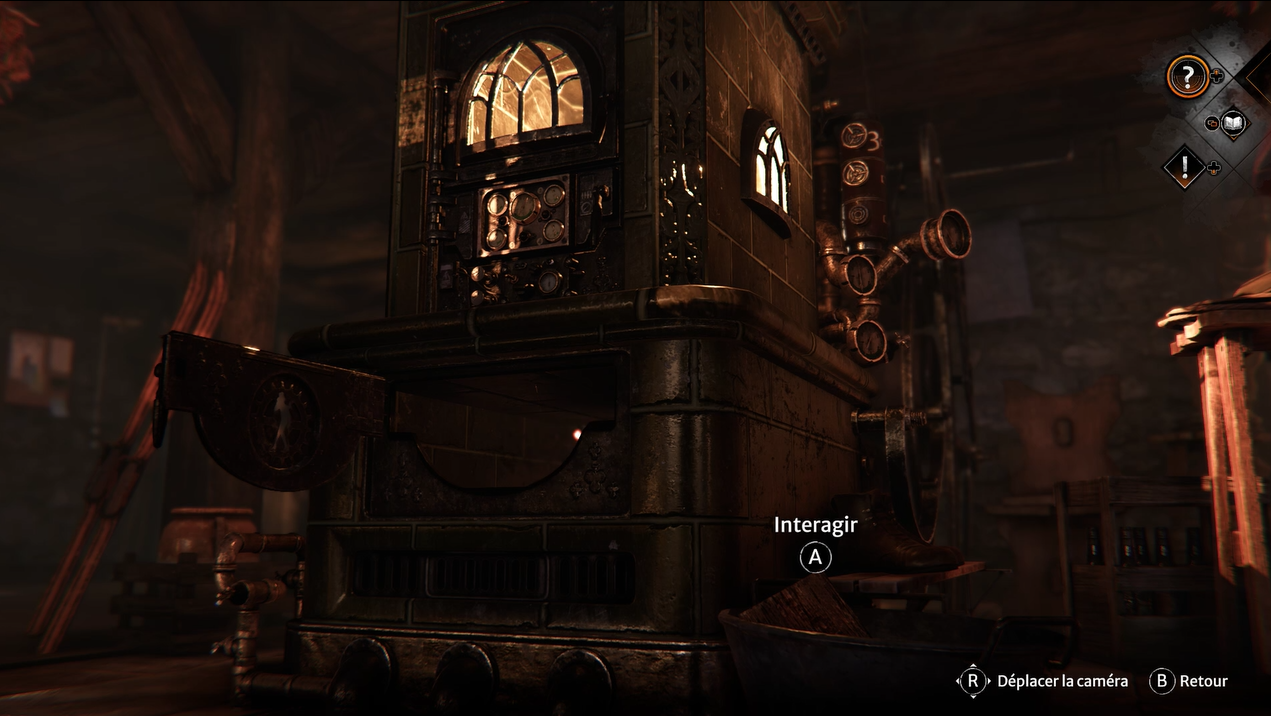Open the journal book icon
Image resolution: width=1271 pixels, height=716 pixels.
(x=1233, y=123)
